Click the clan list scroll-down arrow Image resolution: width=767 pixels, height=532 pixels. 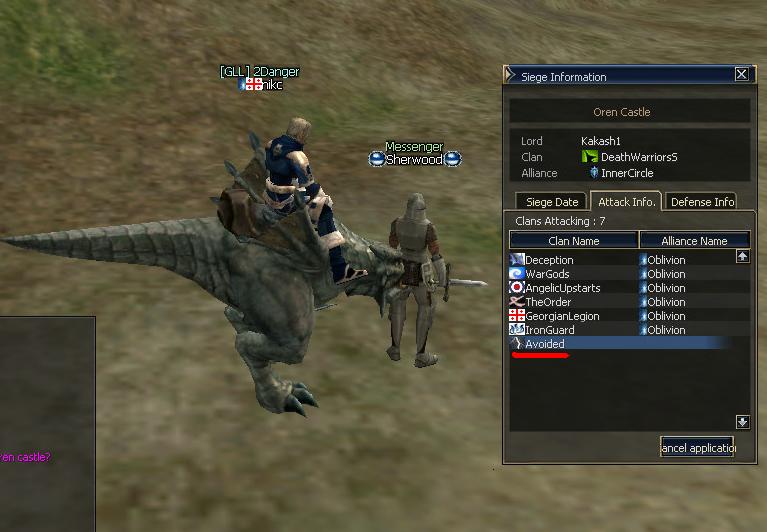[x=742, y=422]
